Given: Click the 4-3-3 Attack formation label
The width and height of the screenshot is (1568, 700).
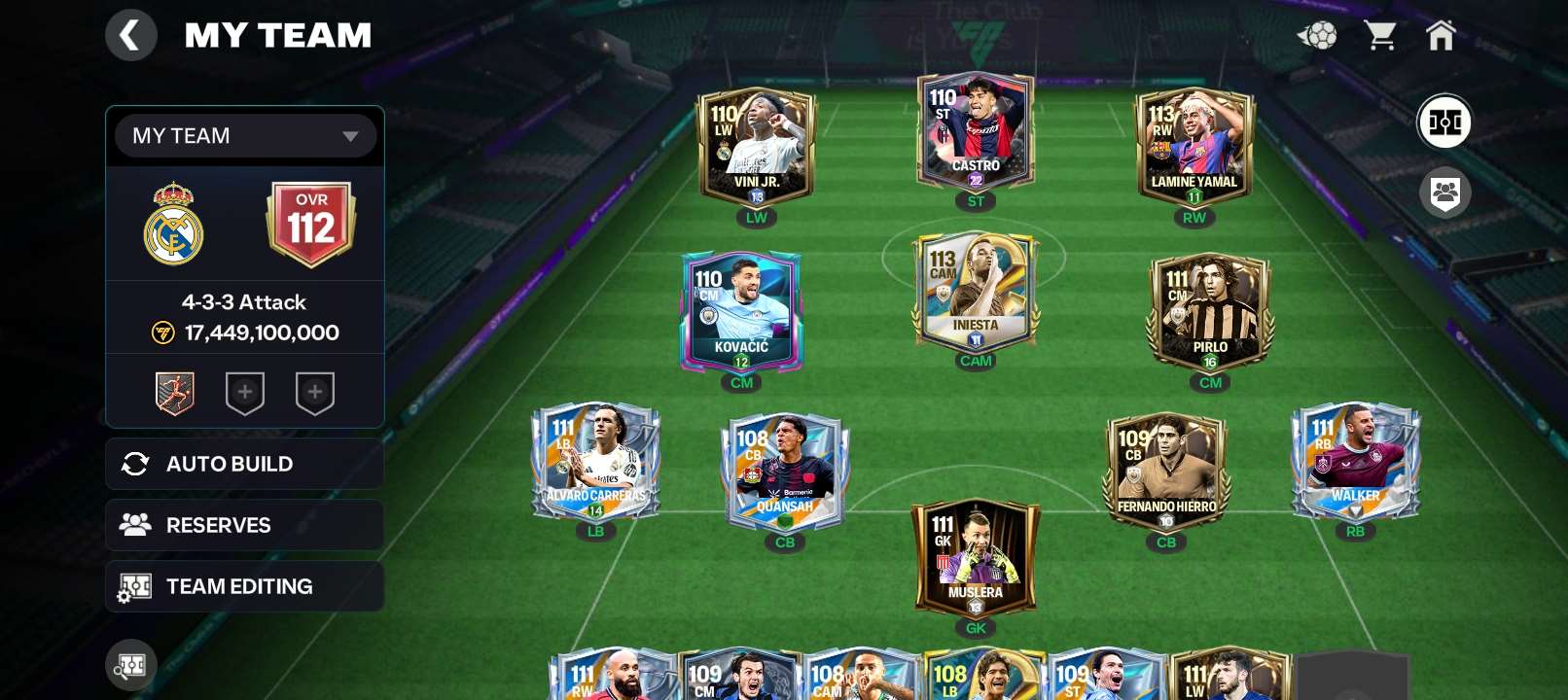Looking at the screenshot, I should 244,301.
